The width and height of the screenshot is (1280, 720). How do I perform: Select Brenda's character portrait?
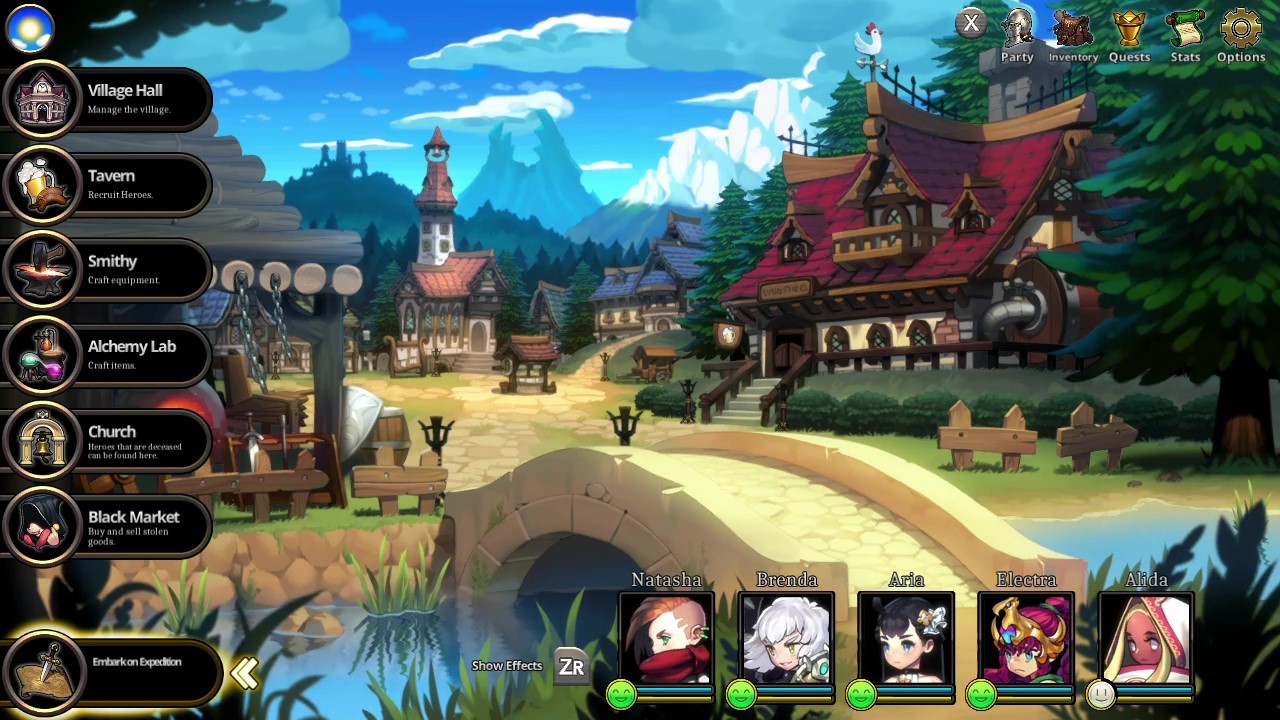pyautogui.click(x=786, y=638)
